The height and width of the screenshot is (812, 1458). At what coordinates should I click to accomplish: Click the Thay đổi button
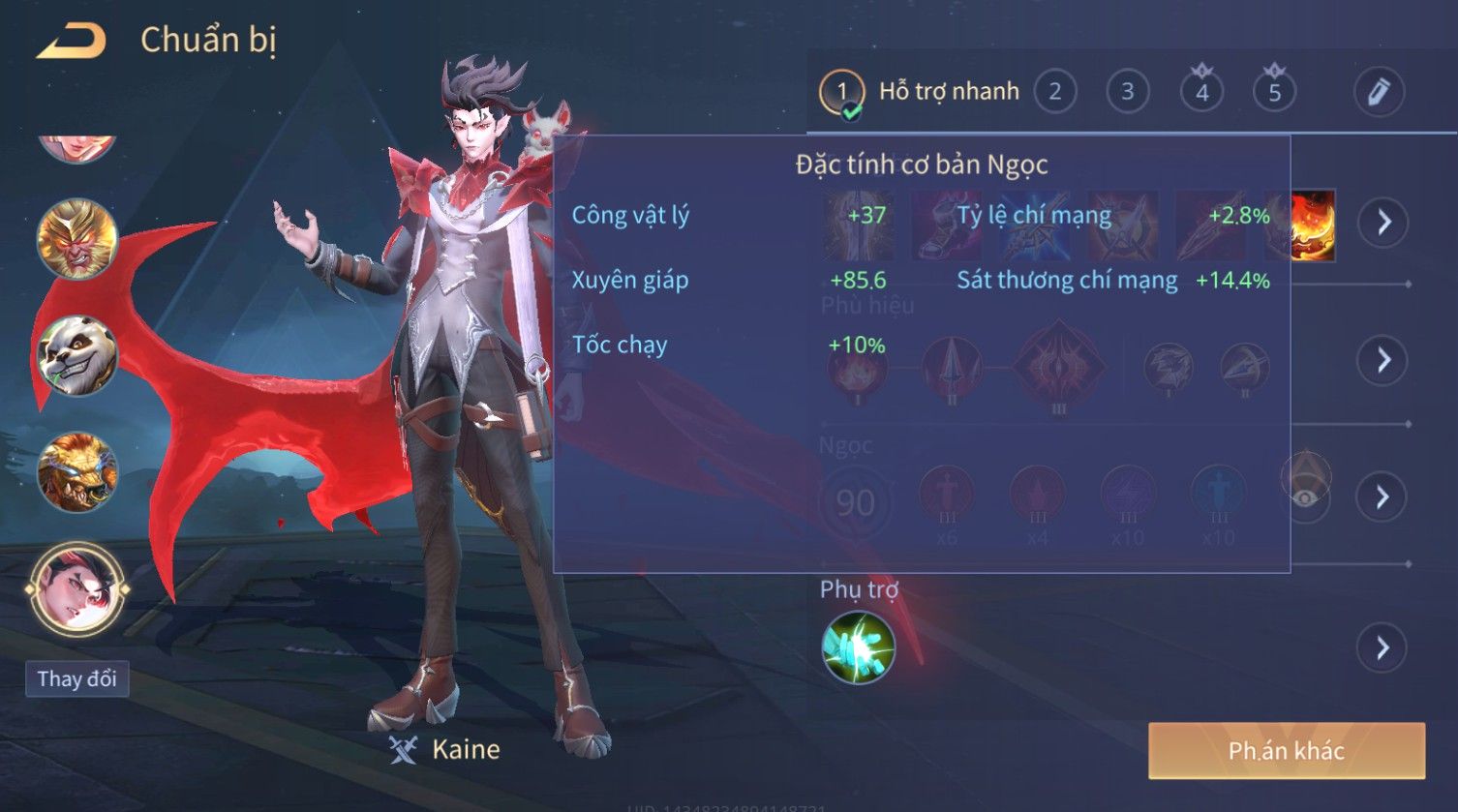(76, 678)
